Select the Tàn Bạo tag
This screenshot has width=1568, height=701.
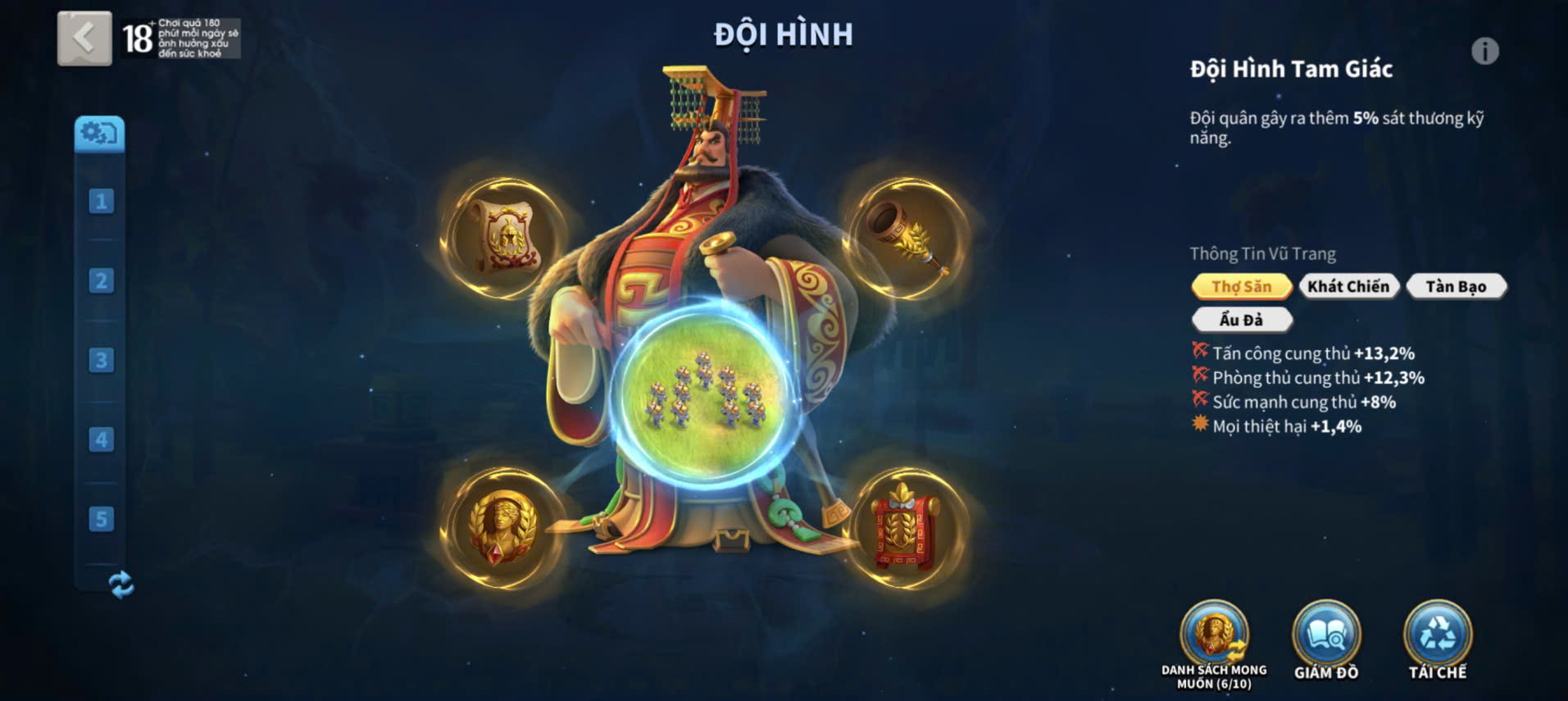(x=1456, y=286)
